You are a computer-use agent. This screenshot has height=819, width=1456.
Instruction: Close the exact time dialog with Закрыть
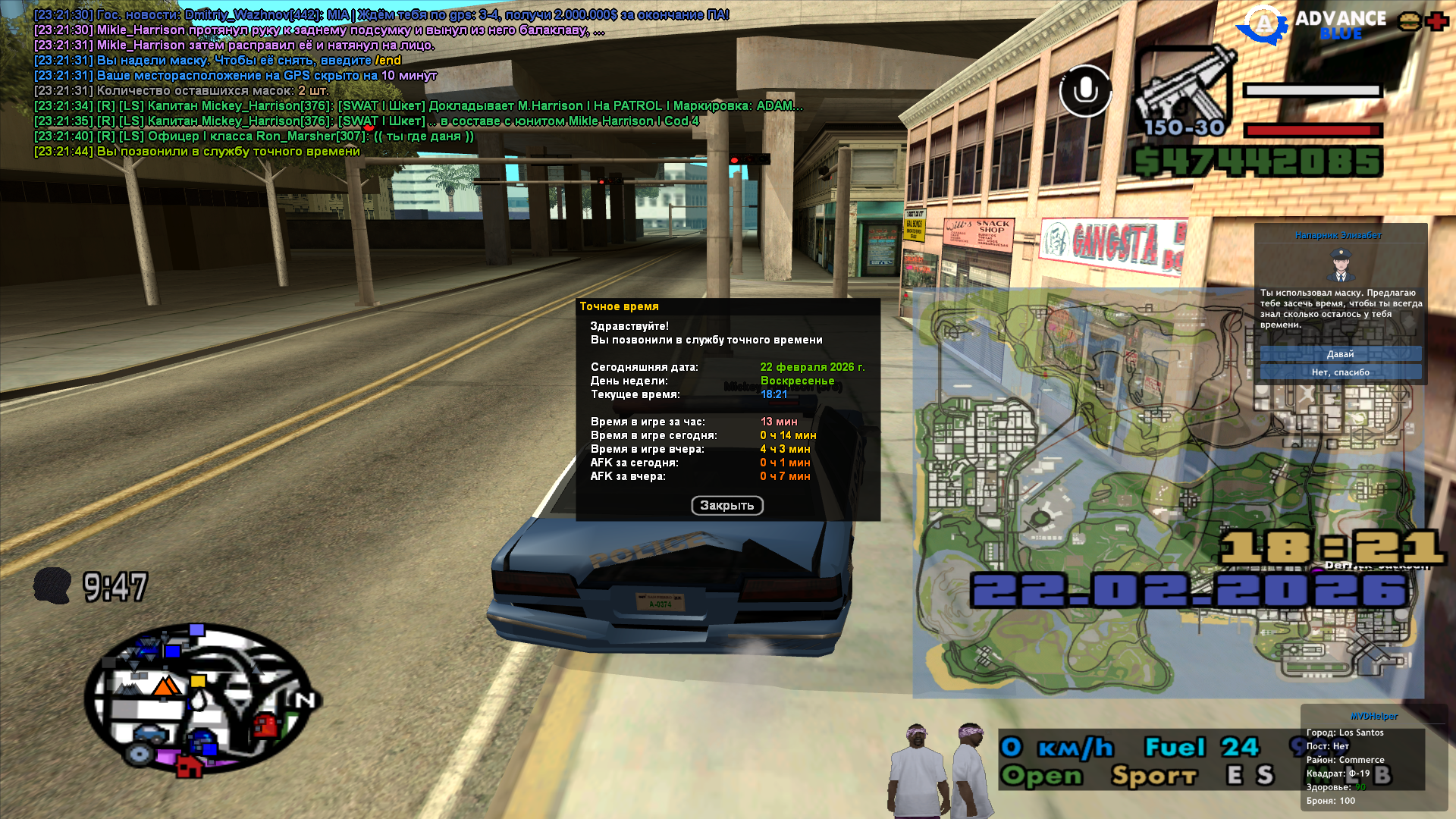point(726,506)
